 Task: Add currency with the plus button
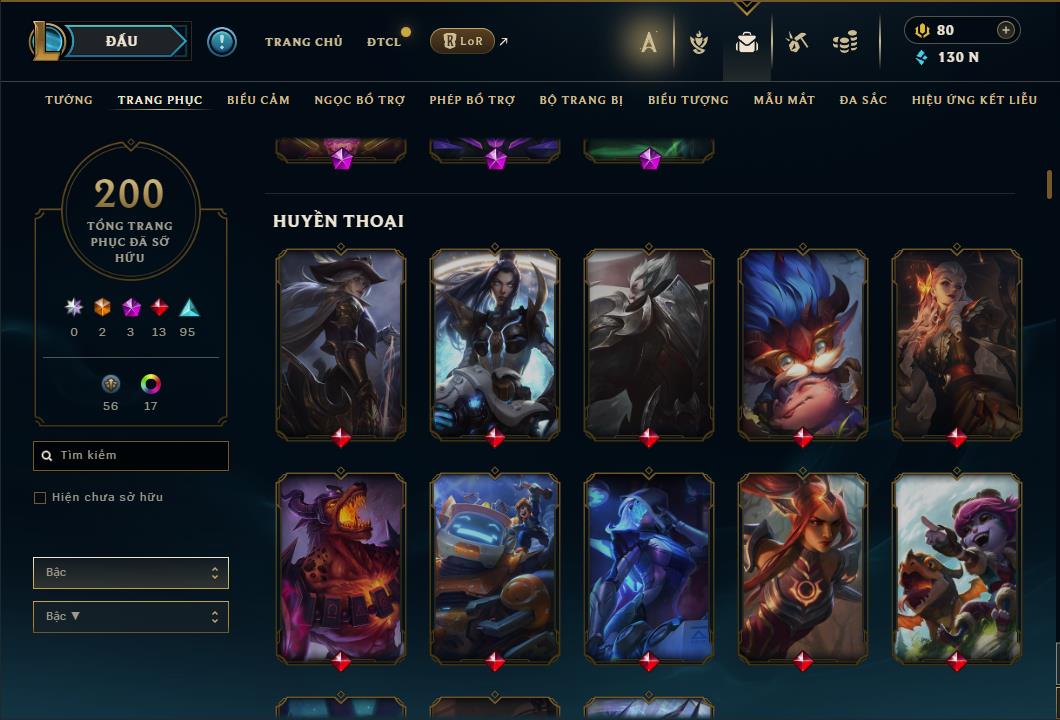[x=1005, y=30]
